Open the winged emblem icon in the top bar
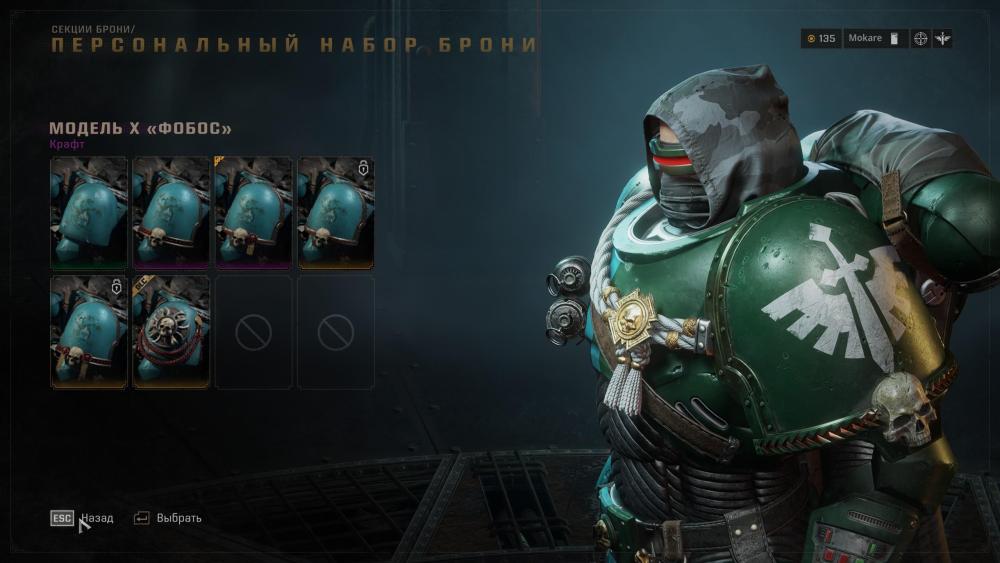Image resolution: width=1000 pixels, height=563 pixels. (x=944, y=39)
